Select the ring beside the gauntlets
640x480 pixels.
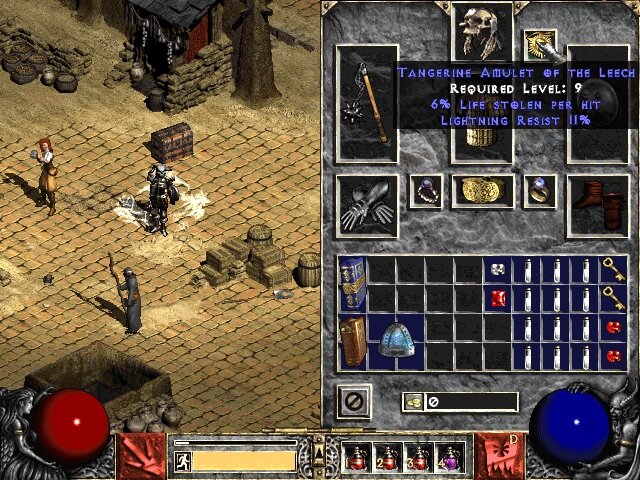(x=426, y=190)
